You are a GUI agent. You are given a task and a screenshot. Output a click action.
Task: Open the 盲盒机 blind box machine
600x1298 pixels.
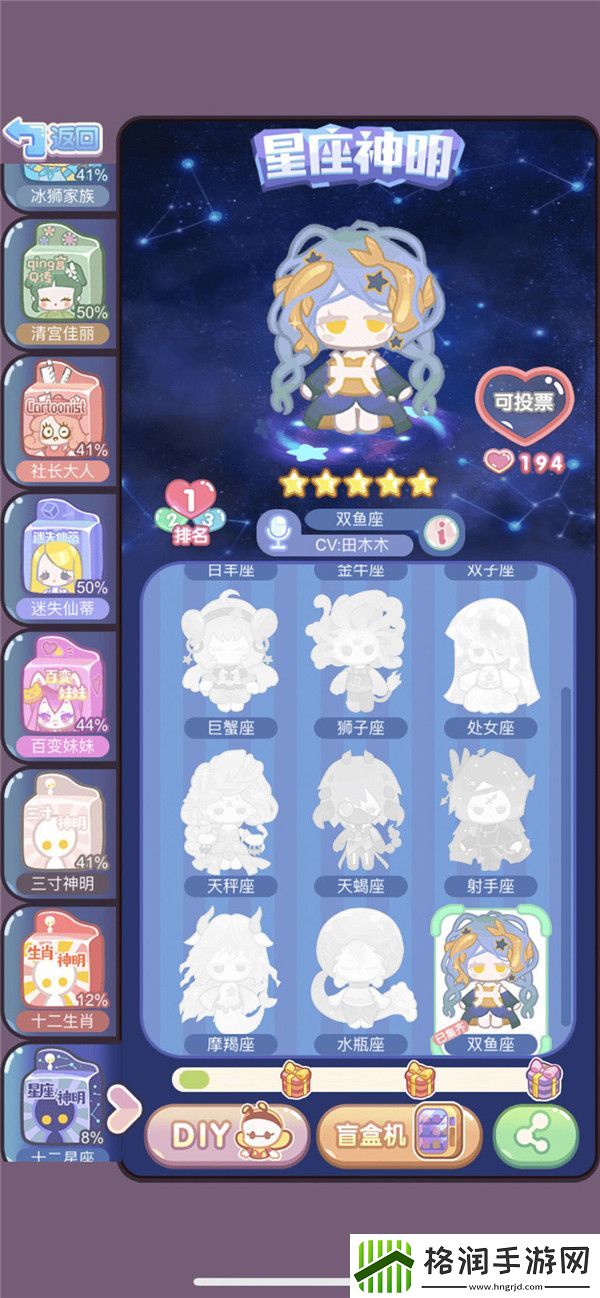[x=398, y=1135]
